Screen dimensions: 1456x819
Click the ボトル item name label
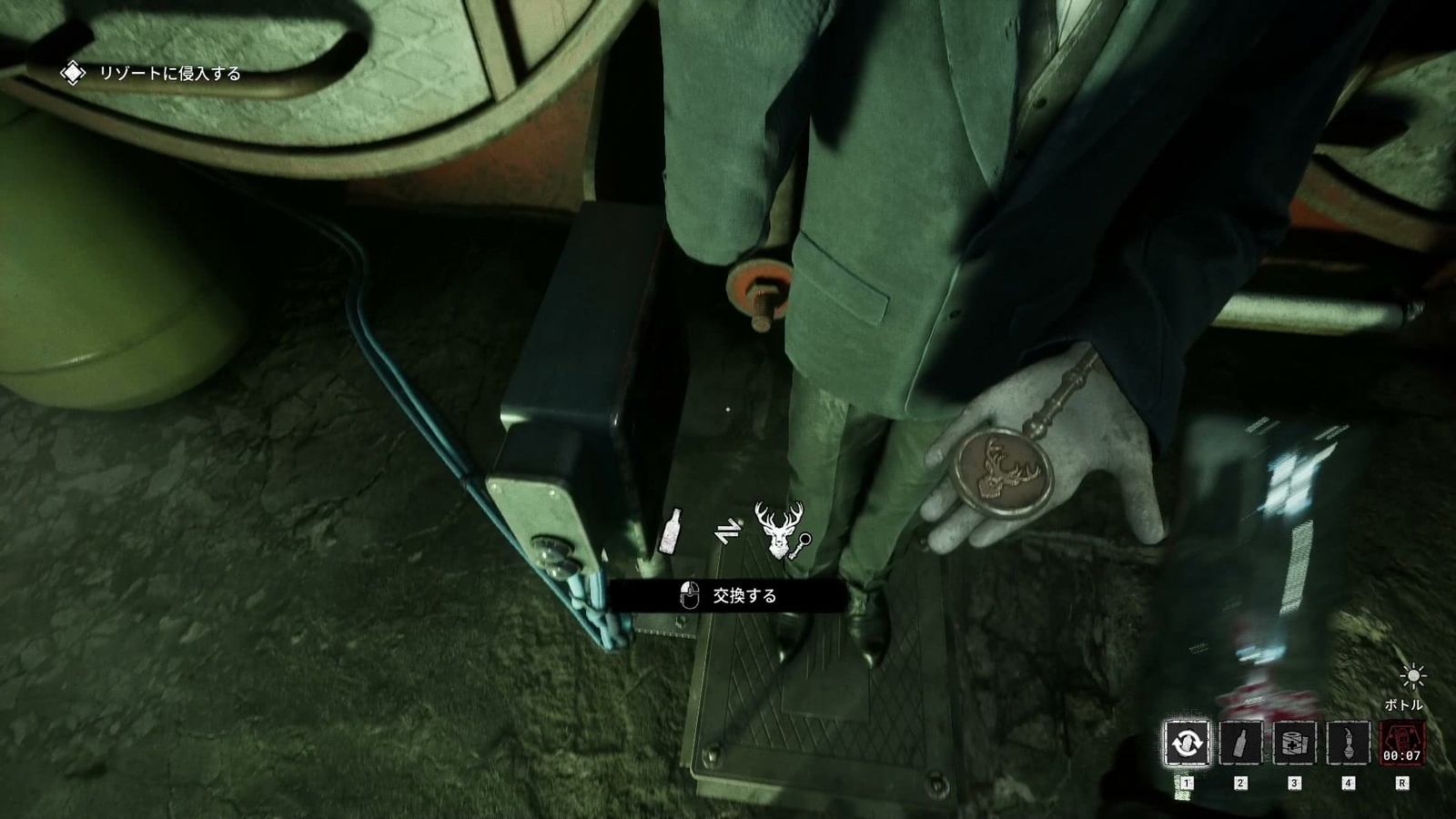(x=1404, y=704)
